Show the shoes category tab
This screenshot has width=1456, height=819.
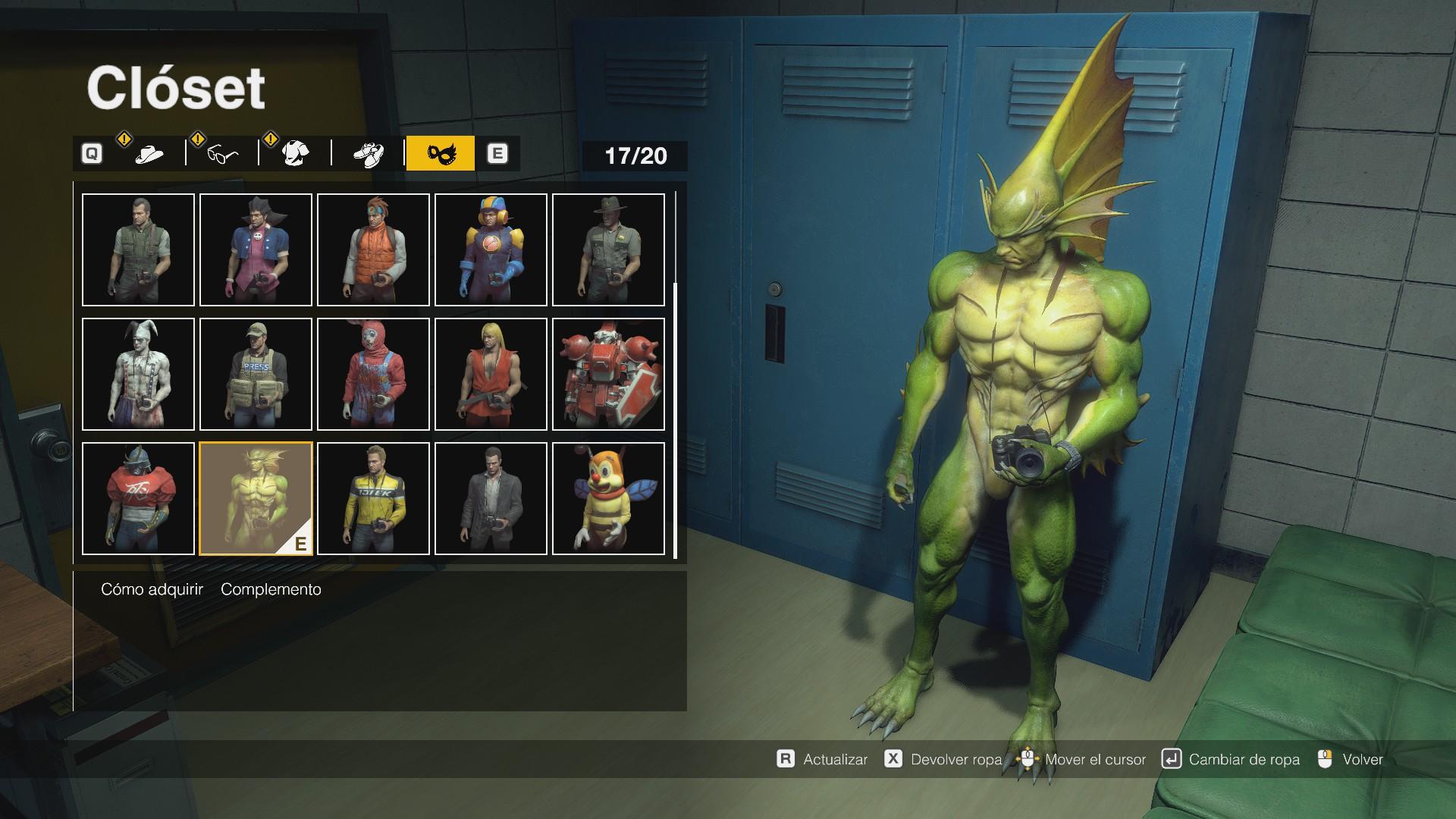368,154
